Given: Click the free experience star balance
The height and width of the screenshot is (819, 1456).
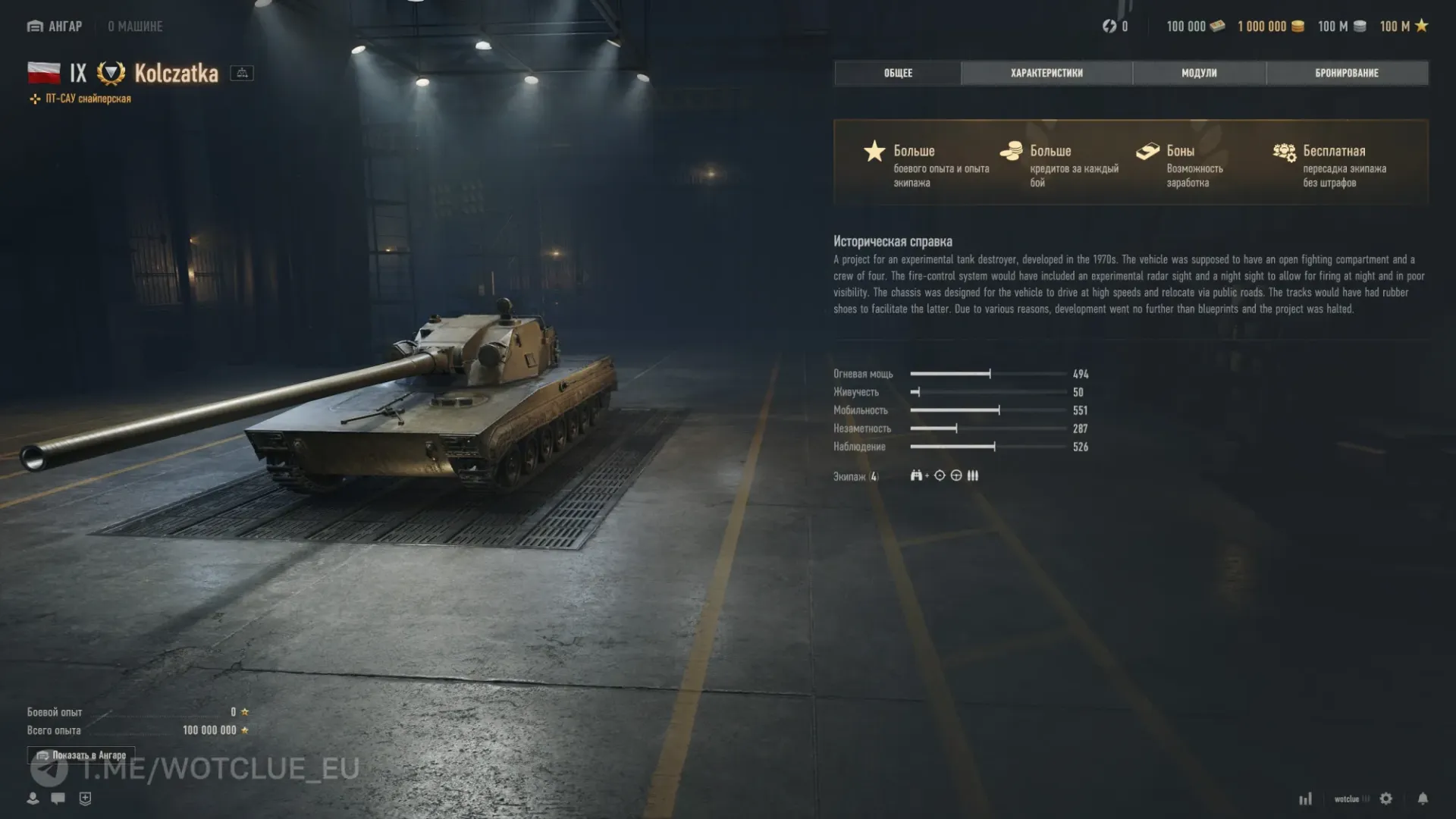Looking at the screenshot, I should coord(1404,27).
